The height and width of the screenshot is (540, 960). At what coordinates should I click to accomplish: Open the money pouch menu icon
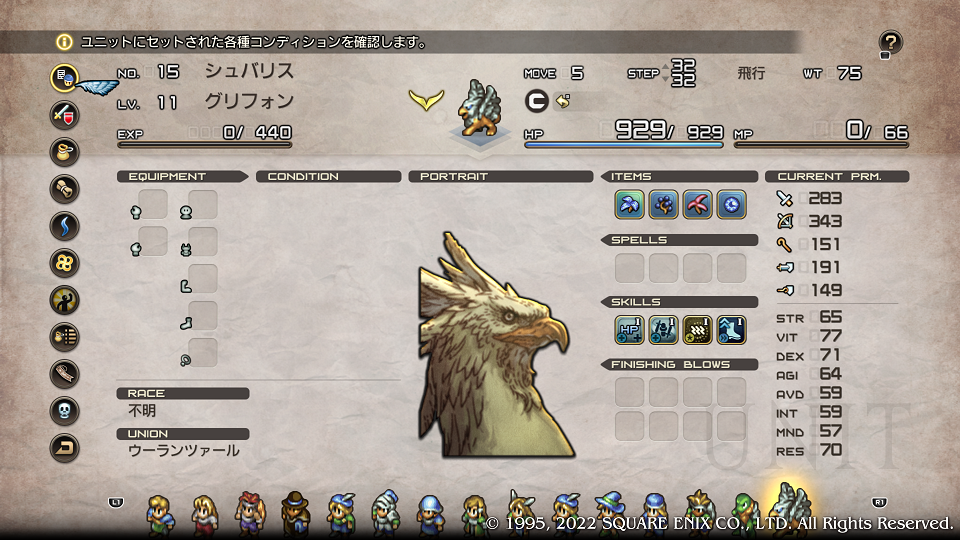coord(65,152)
